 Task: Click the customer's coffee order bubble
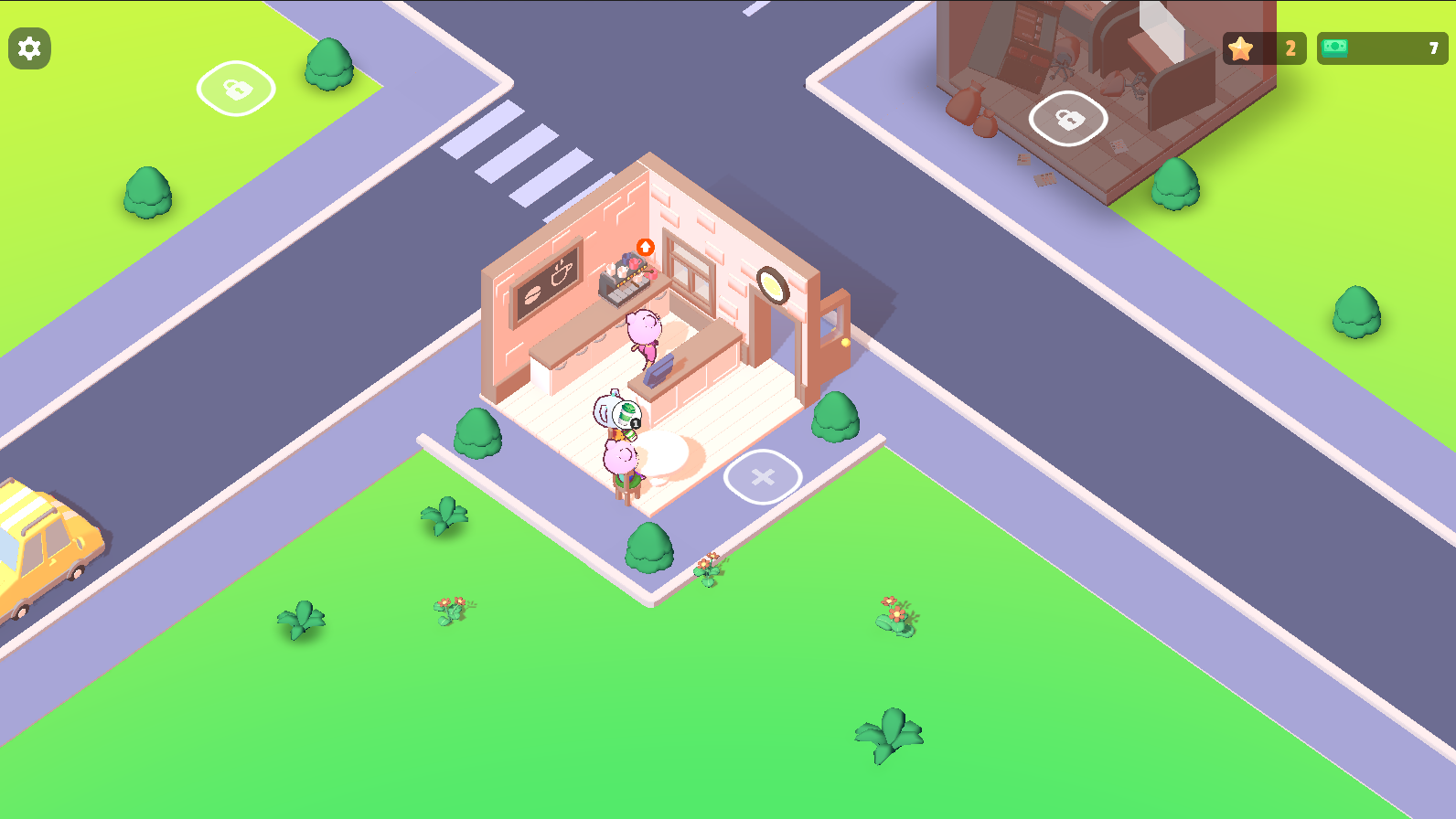pos(626,413)
